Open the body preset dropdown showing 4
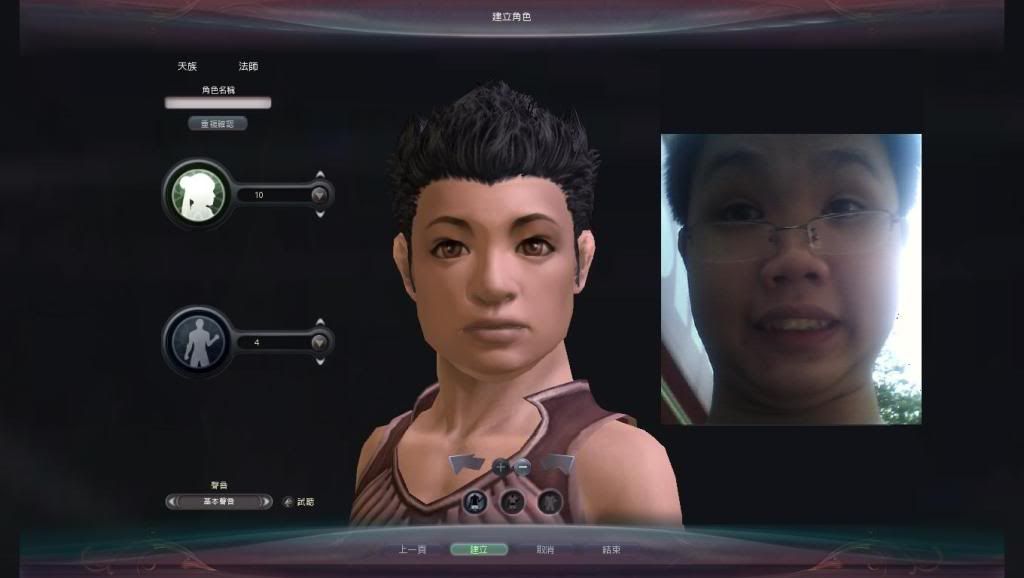This screenshot has height=578, width=1024. (319, 342)
